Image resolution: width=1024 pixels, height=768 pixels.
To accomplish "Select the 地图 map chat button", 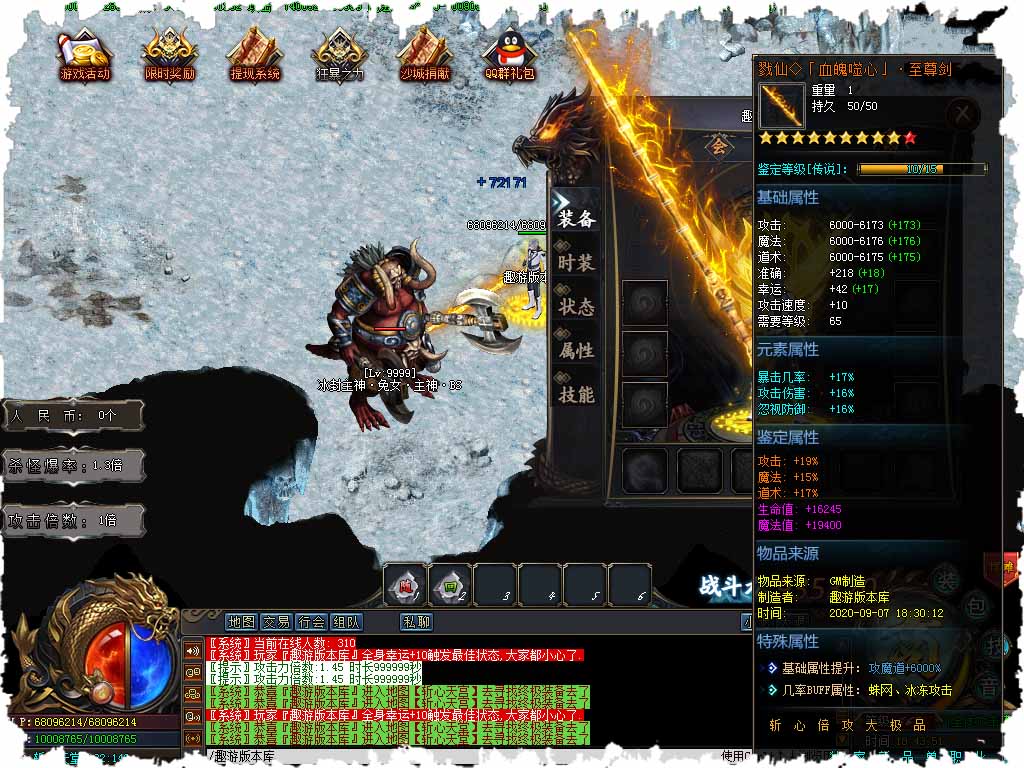I will 241,622.
